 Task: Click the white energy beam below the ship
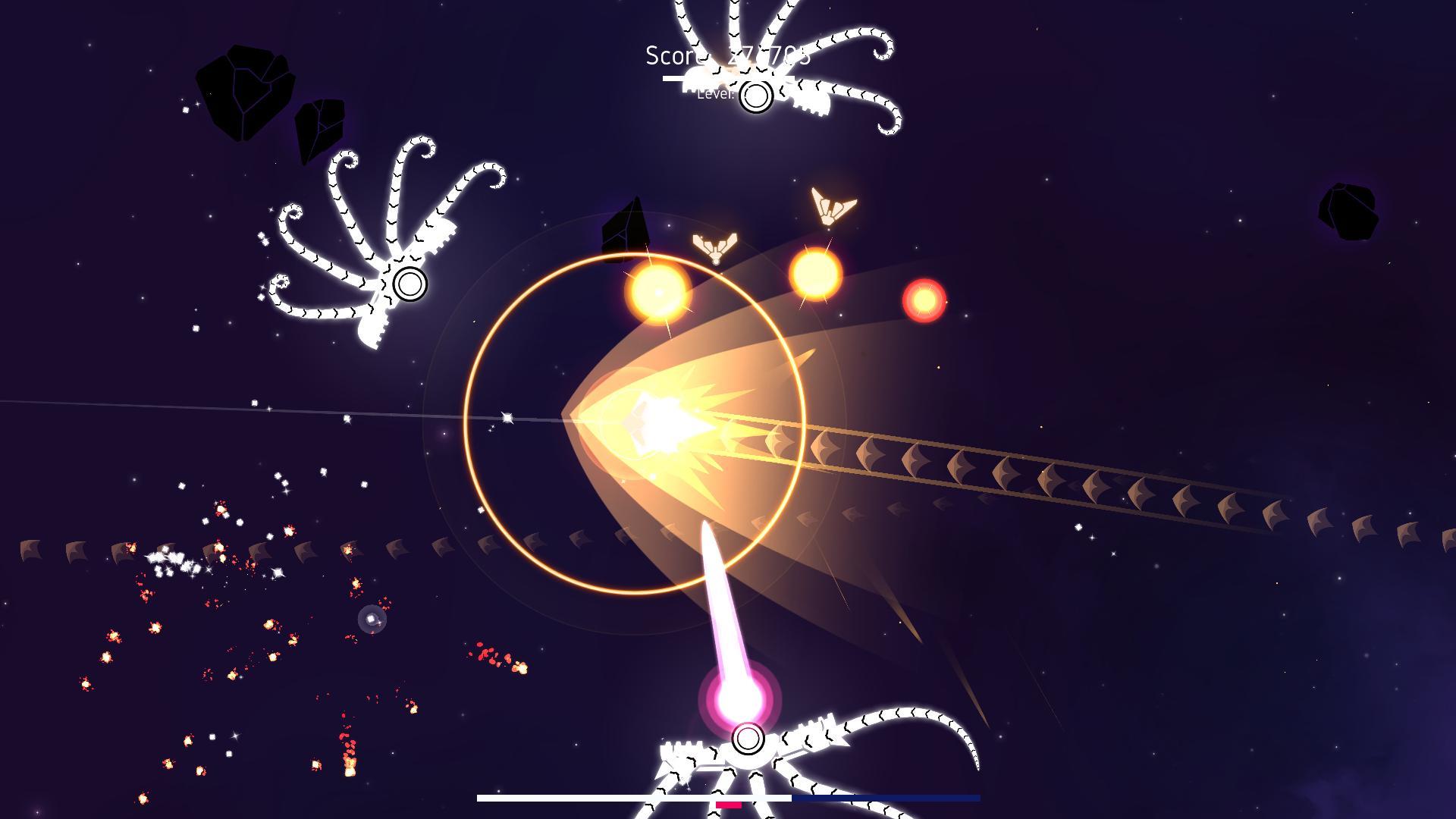720,599
